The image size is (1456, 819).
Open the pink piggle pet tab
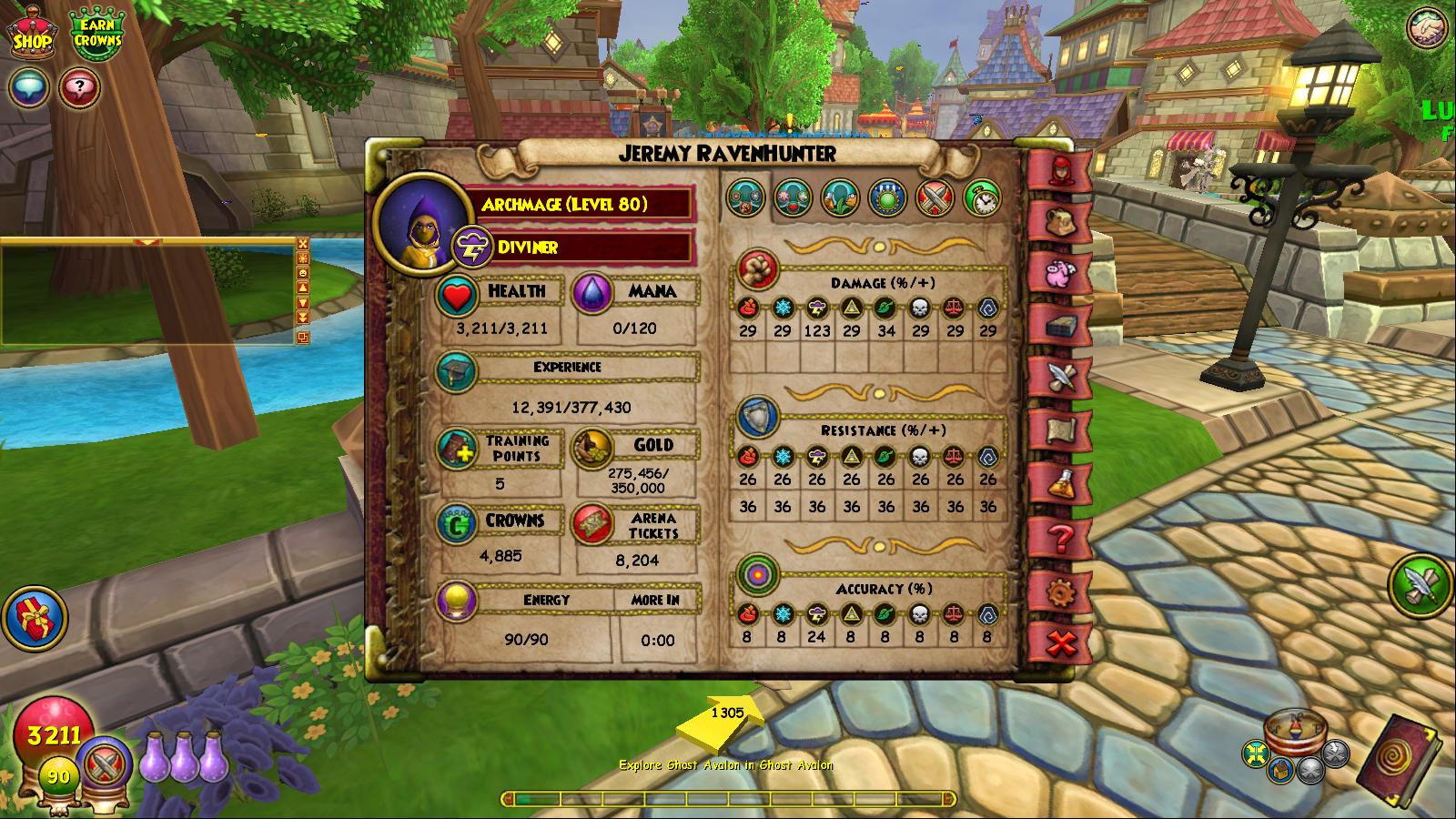tap(1057, 273)
